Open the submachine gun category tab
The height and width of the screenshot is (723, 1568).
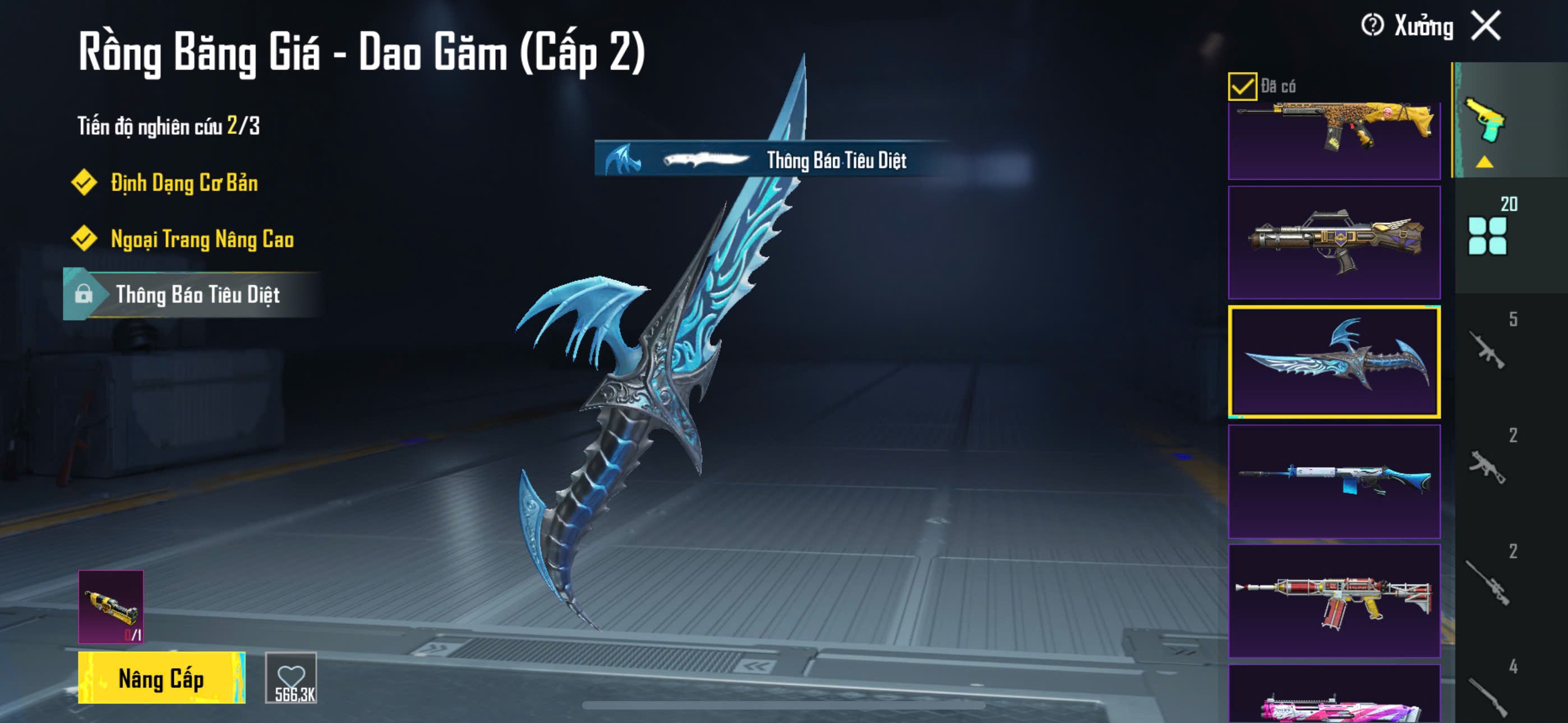1487,466
